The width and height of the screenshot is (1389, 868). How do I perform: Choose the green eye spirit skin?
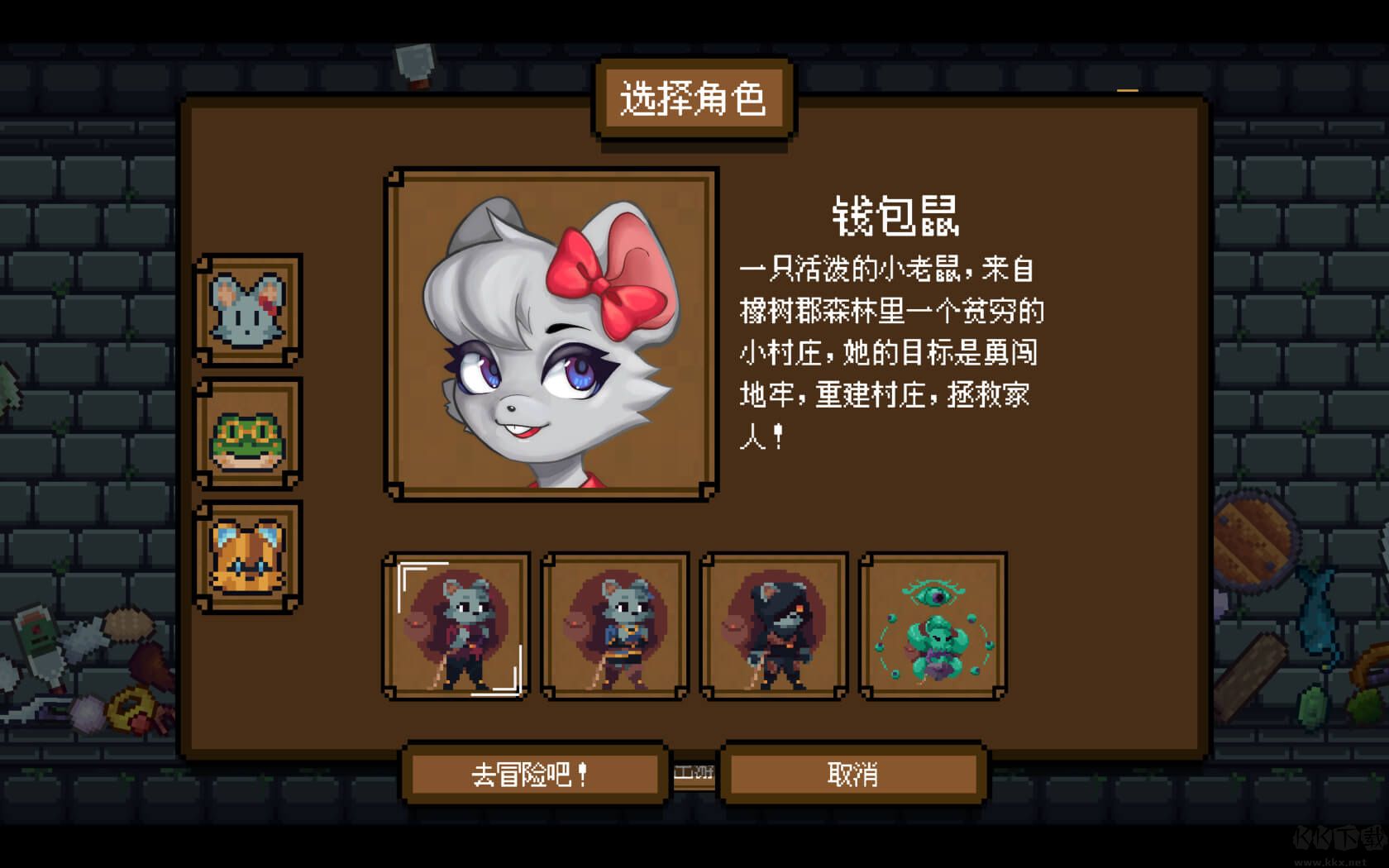pos(934,627)
